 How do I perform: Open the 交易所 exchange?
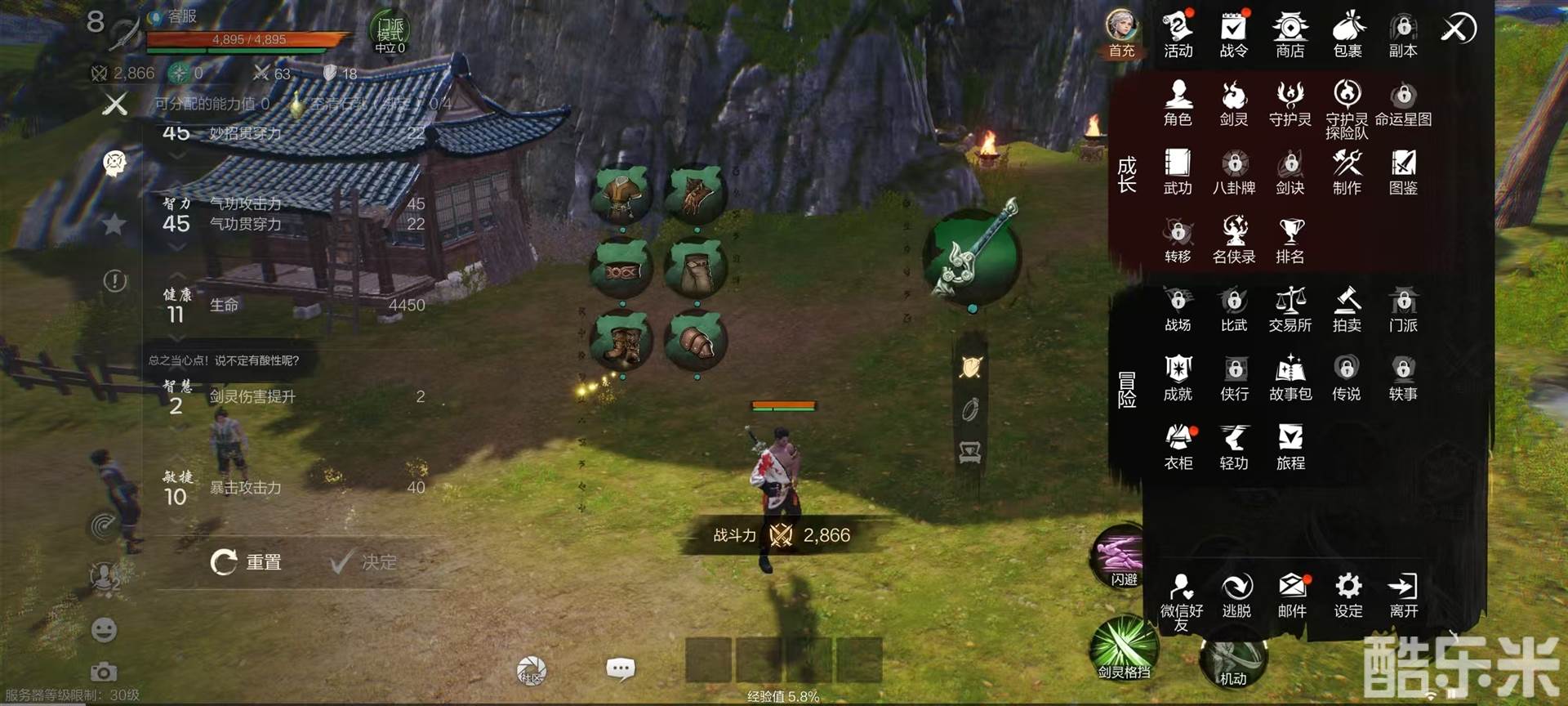(1290, 309)
